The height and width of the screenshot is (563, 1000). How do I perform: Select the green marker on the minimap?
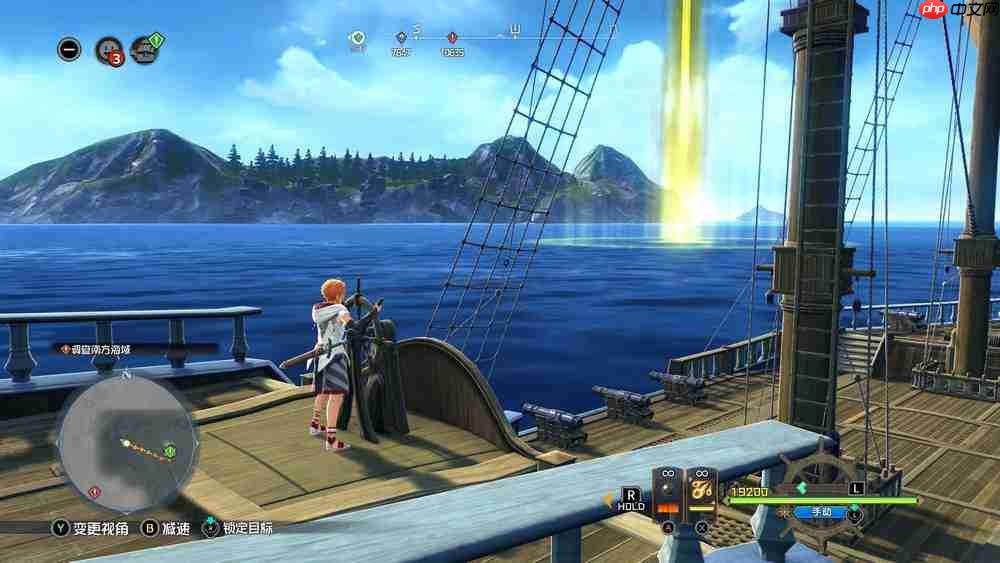pyautogui.click(x=170, y=451)
